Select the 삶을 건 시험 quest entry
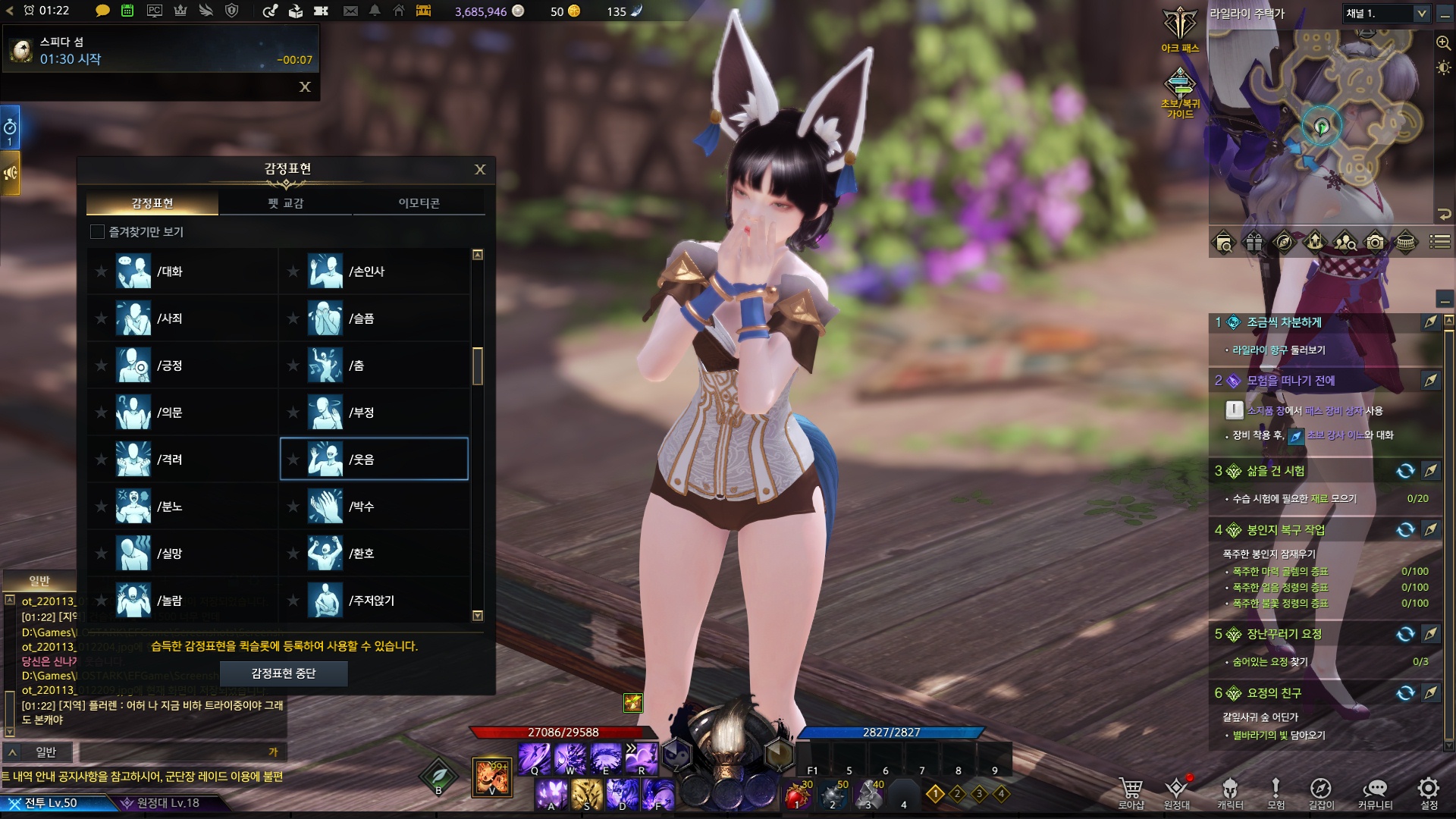The width and height of the screenshot is (1456, 819). (x=1276, y=471)
